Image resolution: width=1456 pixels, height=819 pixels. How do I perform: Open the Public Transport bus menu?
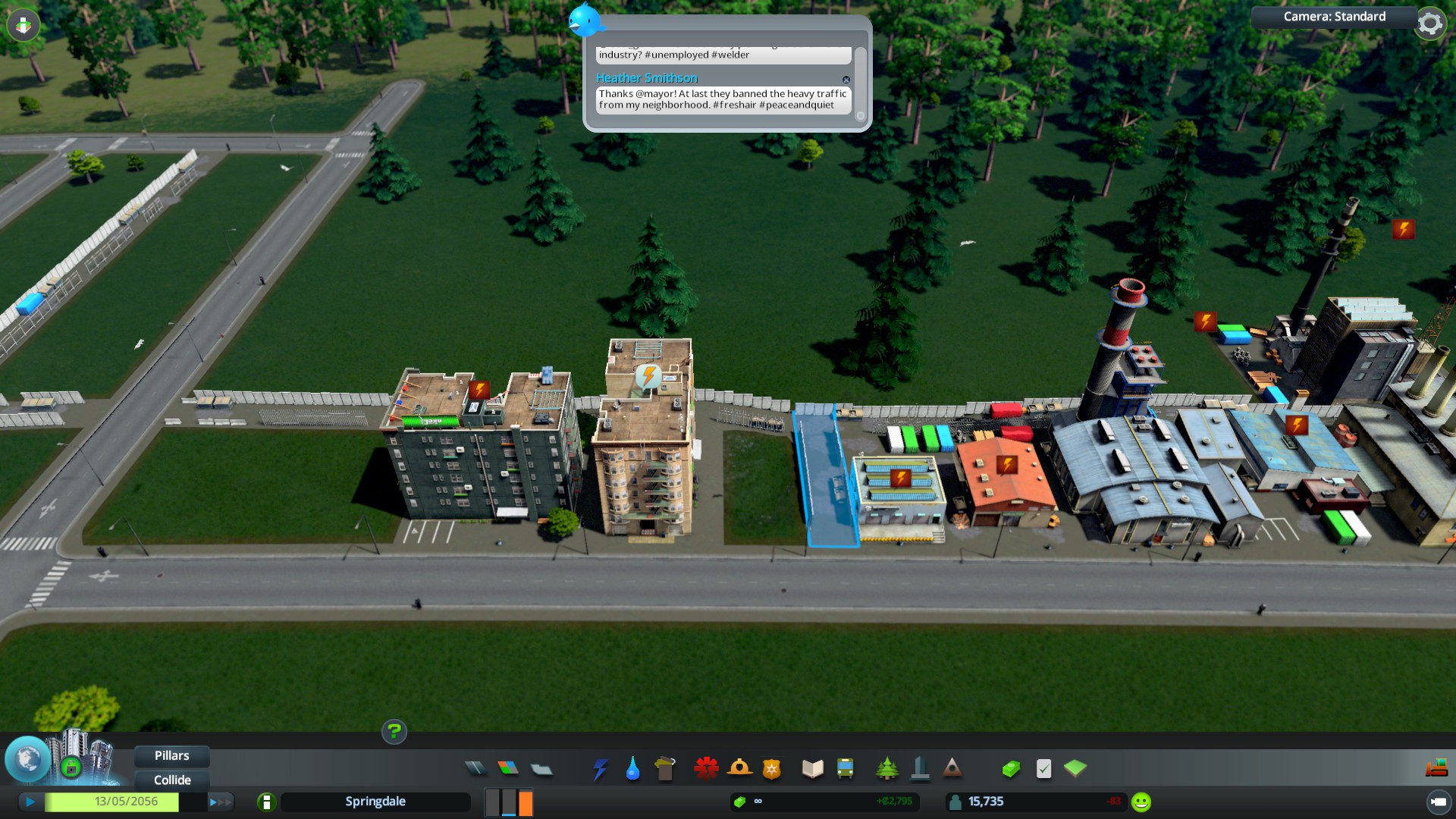tap(845, 769)
